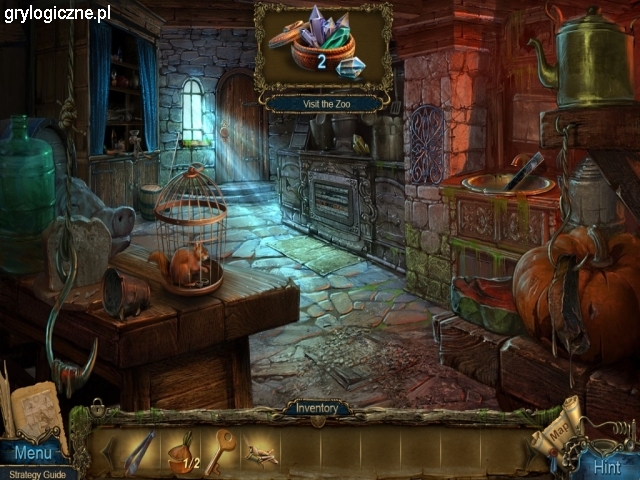Select the key in the inventory
Image resolution: width=640 pixels, height=480 pixels.
click(x=221, y=451)
